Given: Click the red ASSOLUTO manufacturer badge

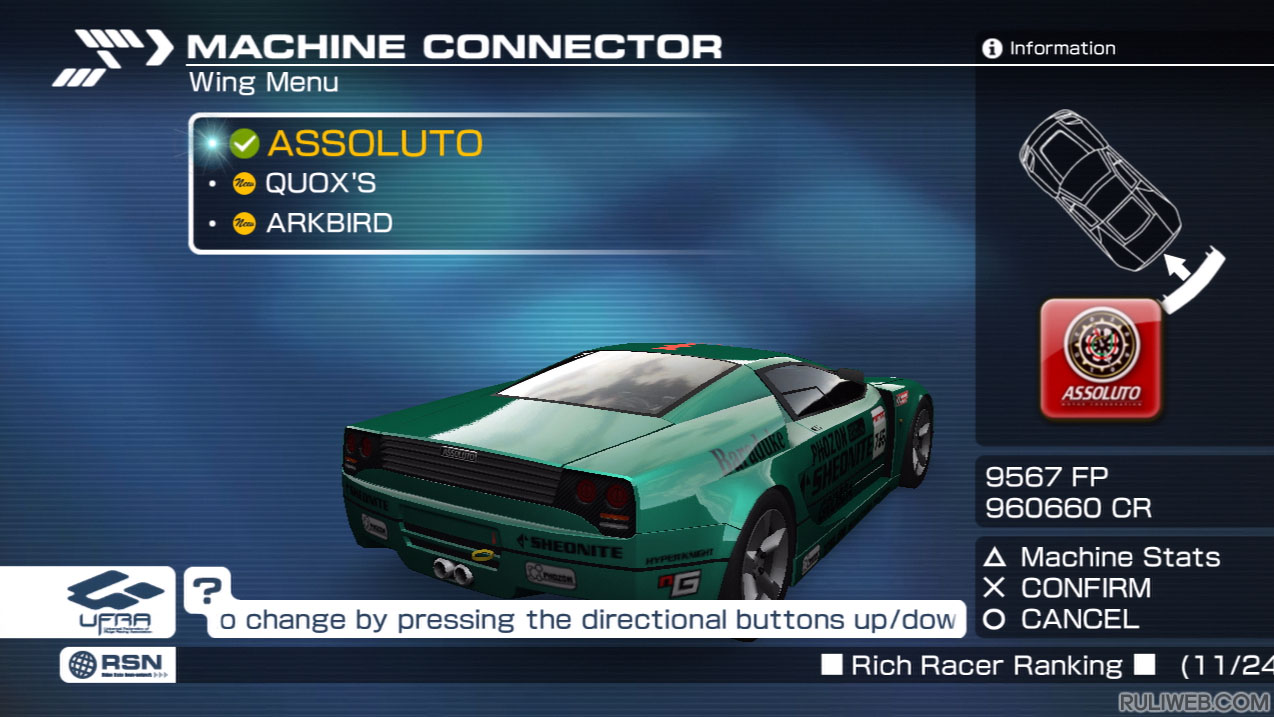Looking at the screenshot, I should pos(1101,358).
